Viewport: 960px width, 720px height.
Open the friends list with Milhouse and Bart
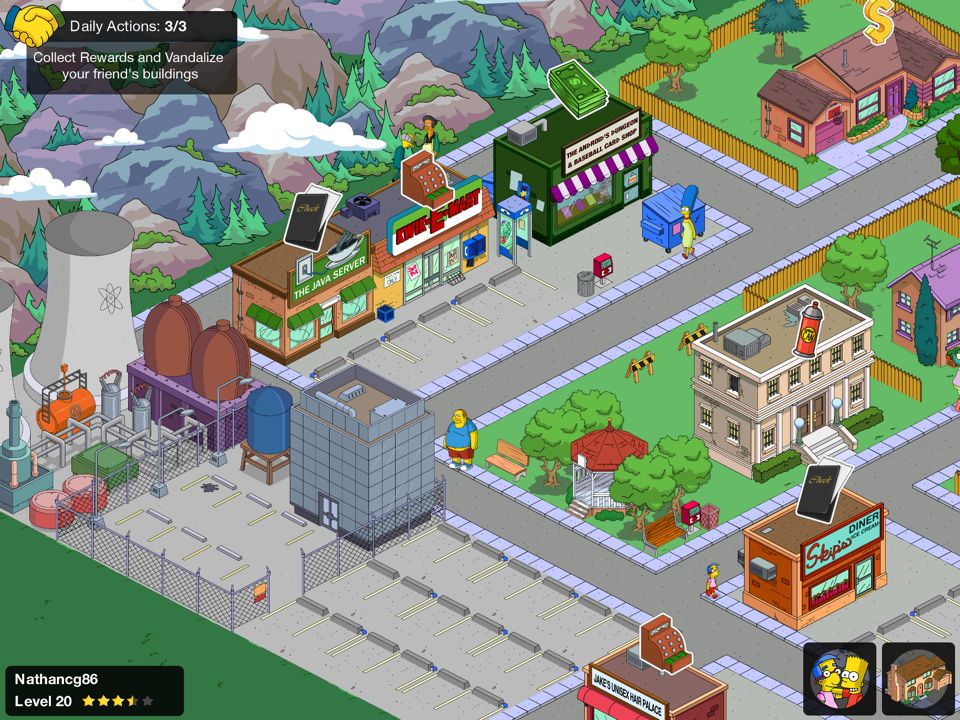(x=840, y=678)
